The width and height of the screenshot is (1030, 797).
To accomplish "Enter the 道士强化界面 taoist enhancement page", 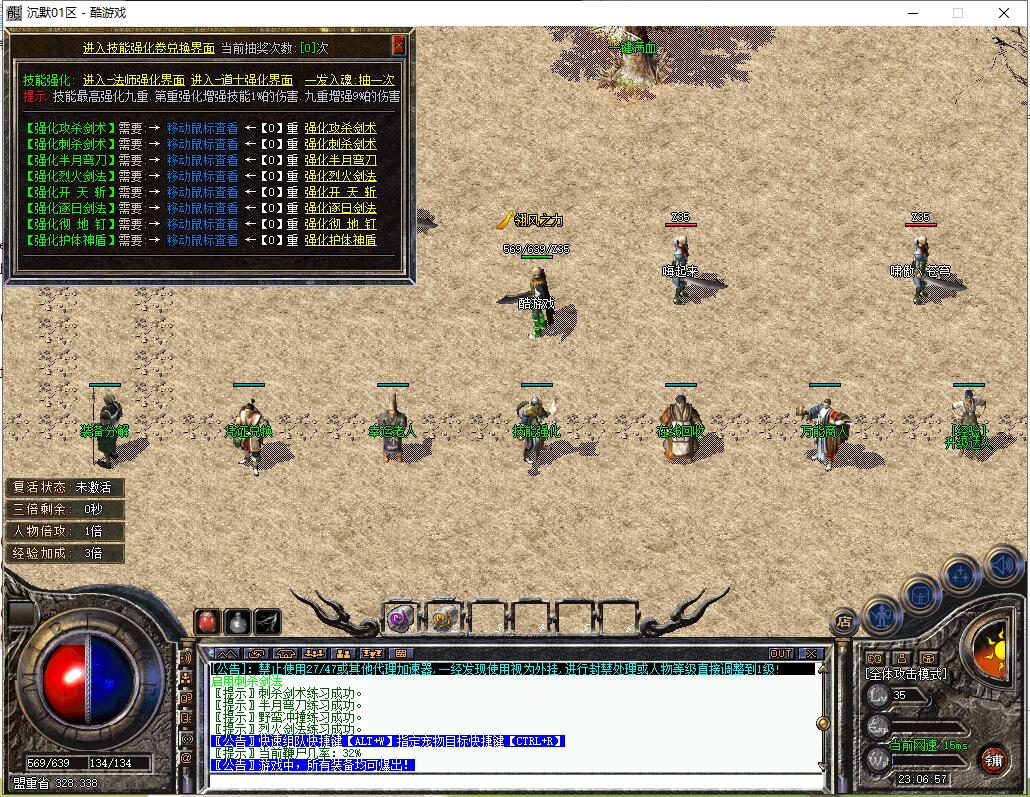I will click(x=242, y=80).
